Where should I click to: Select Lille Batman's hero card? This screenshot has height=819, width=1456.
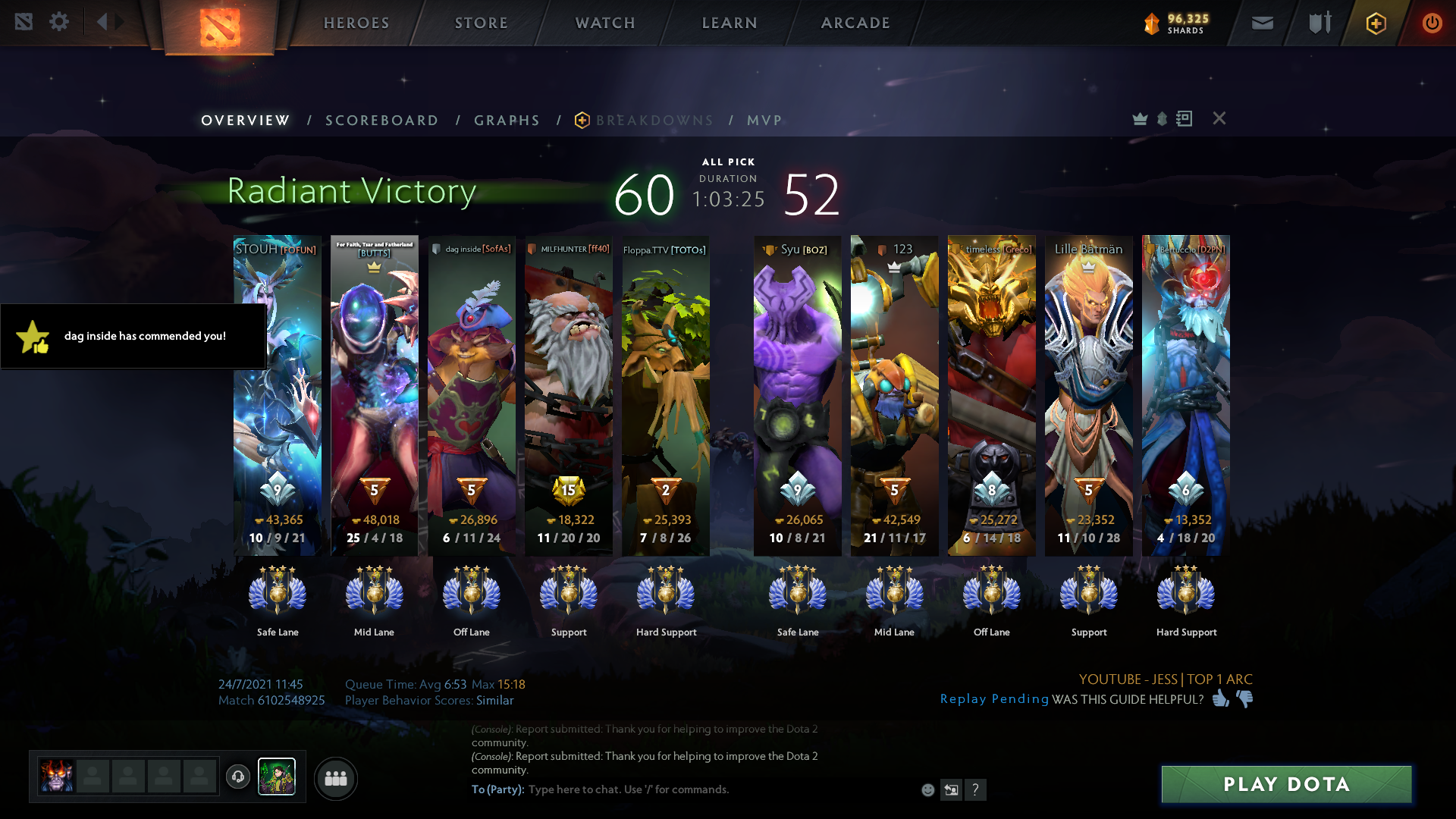point(1088,394)
